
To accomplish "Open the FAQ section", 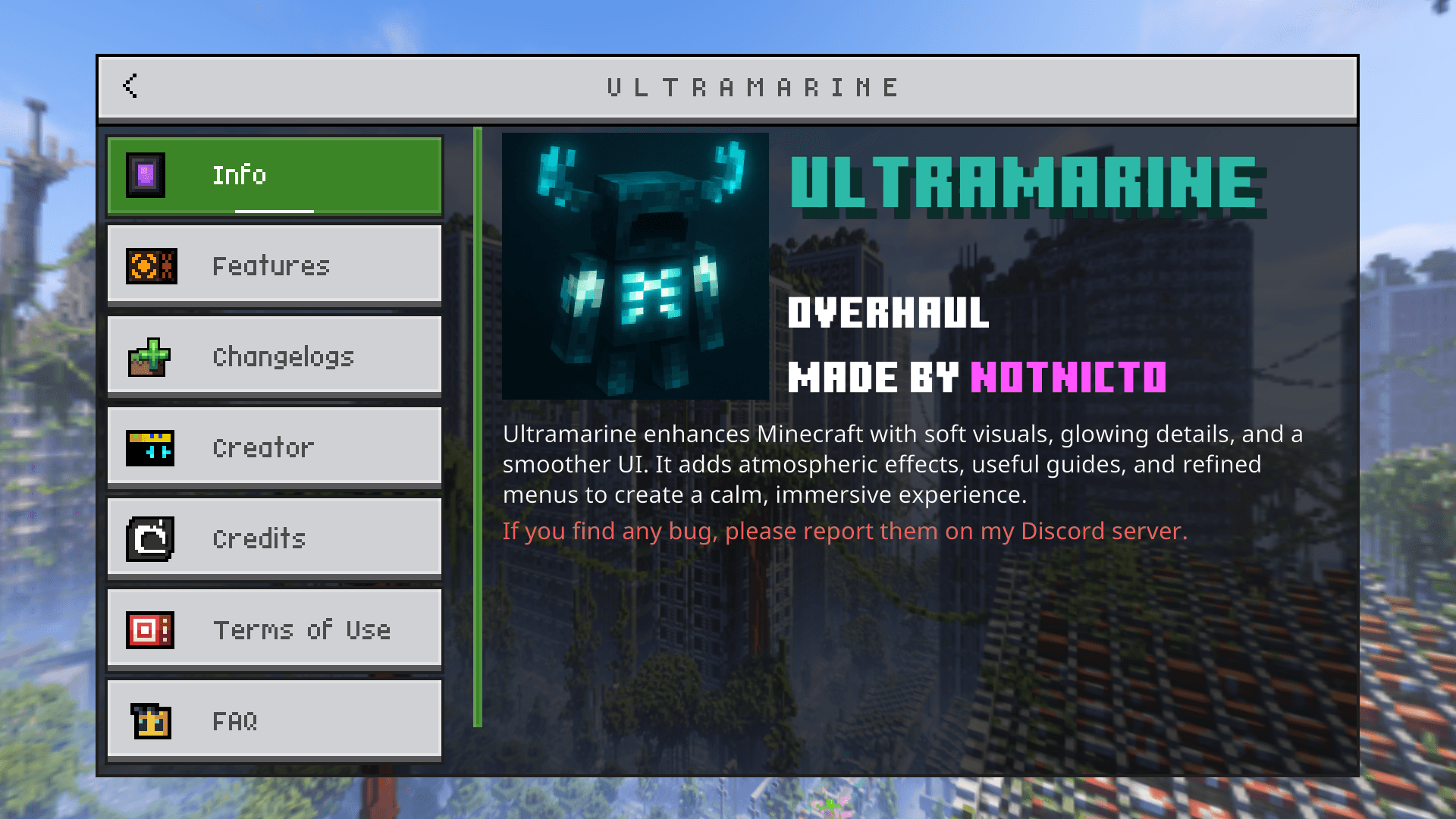I will [x=273, y=720].
